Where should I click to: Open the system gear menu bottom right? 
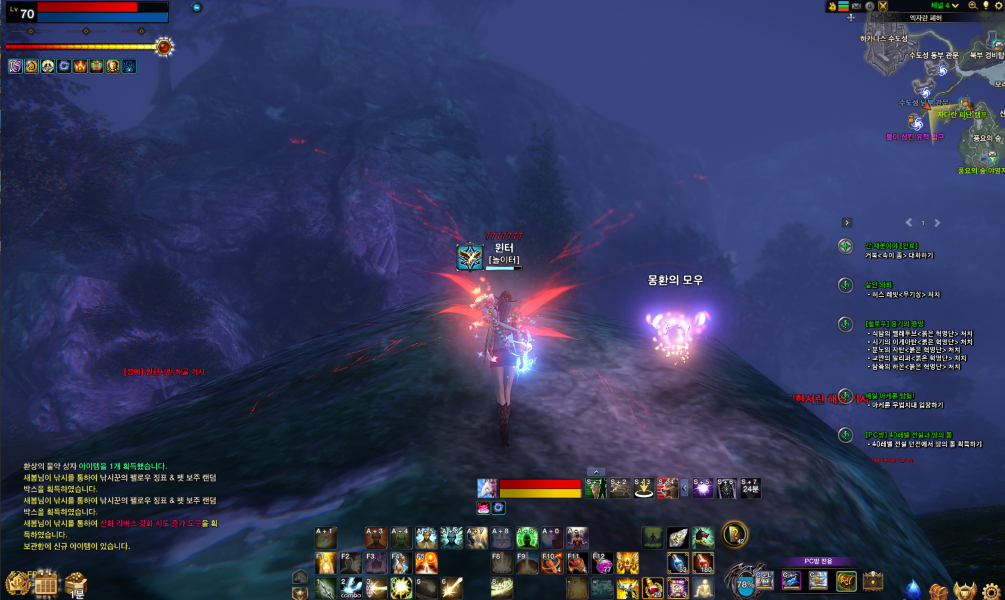[x=988, y=589]
